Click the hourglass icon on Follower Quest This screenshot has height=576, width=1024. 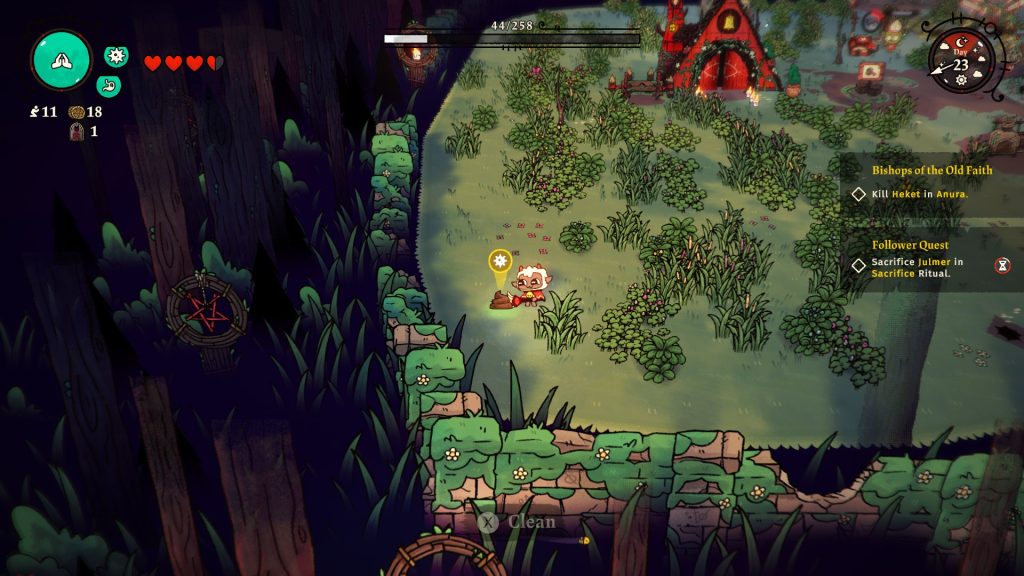(1002, 265)
